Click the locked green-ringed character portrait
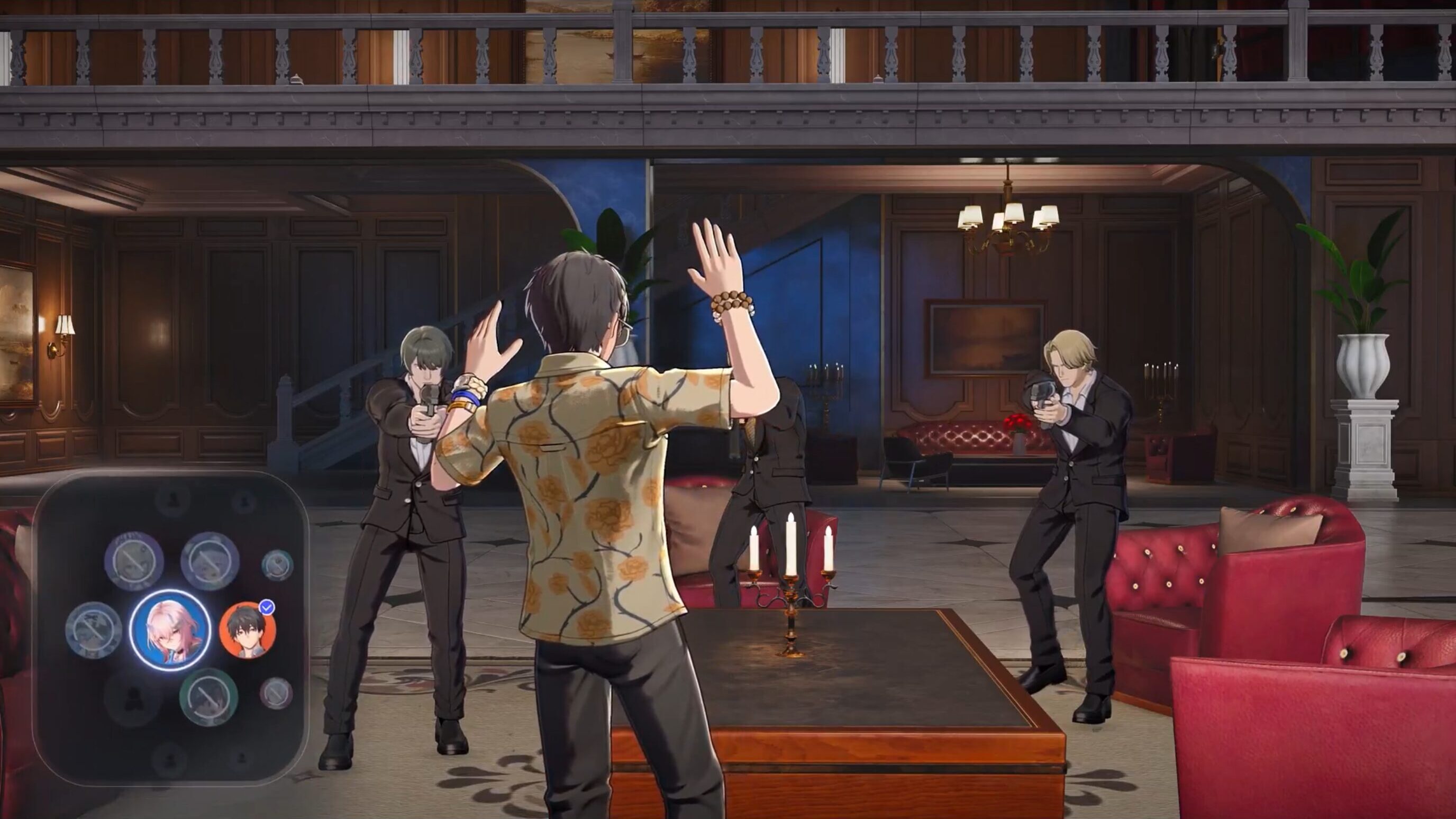 click(208, 697)
